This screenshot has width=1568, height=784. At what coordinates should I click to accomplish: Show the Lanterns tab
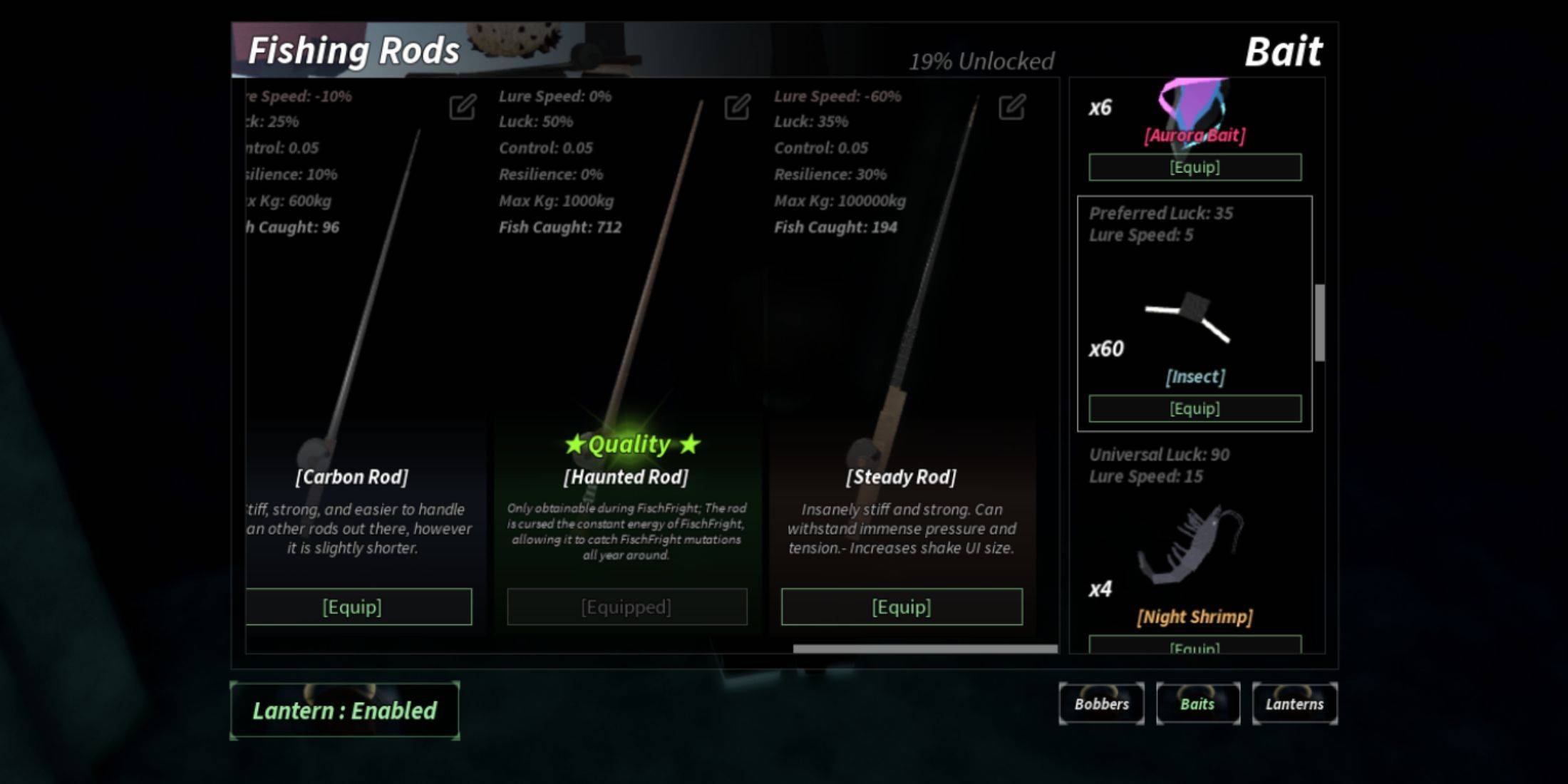click(1294, 703)
